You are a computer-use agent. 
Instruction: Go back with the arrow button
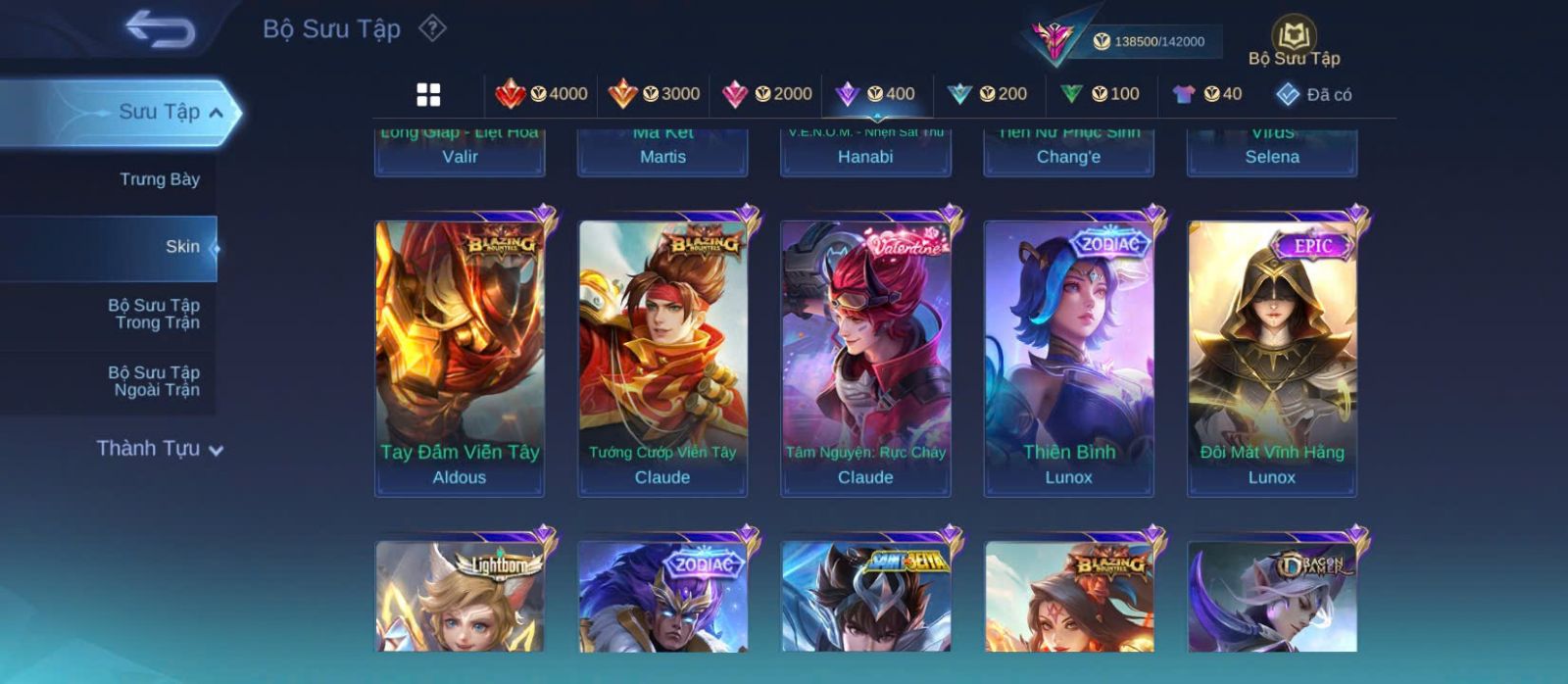[x=160, y=29]
